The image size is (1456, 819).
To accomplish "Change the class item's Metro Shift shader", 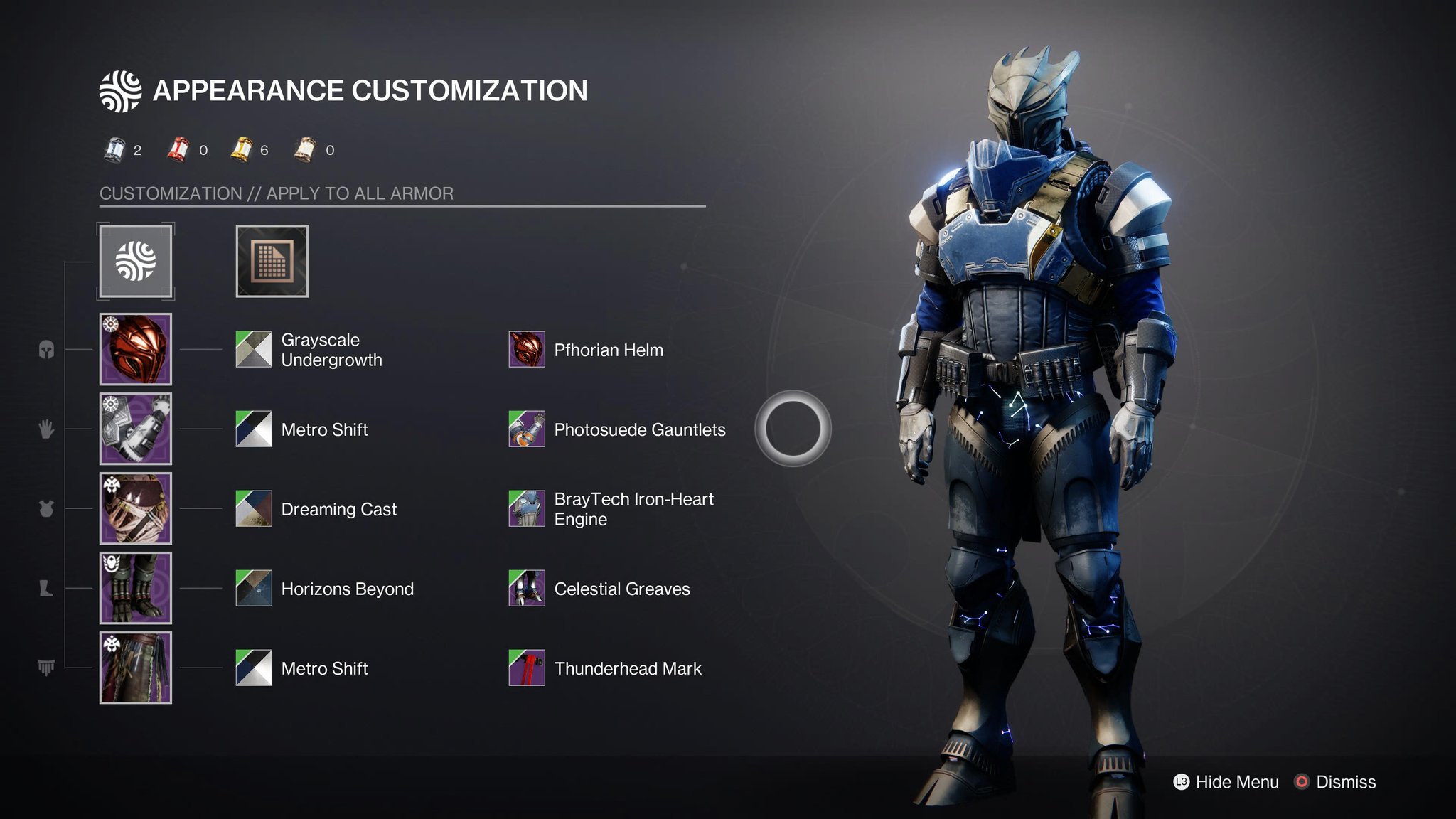I will 254,668.
